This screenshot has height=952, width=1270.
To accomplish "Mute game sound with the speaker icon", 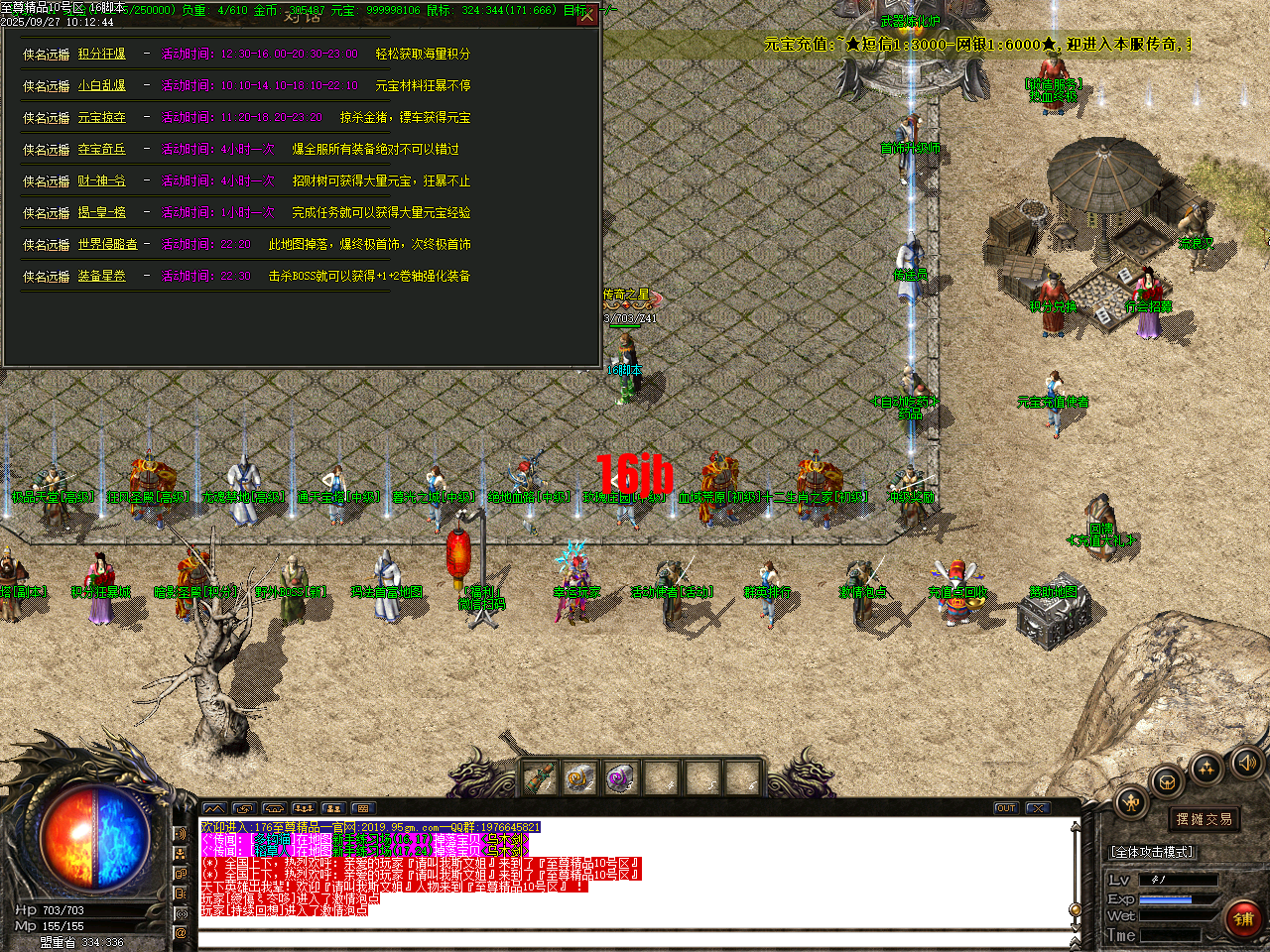I will 1246,764.
